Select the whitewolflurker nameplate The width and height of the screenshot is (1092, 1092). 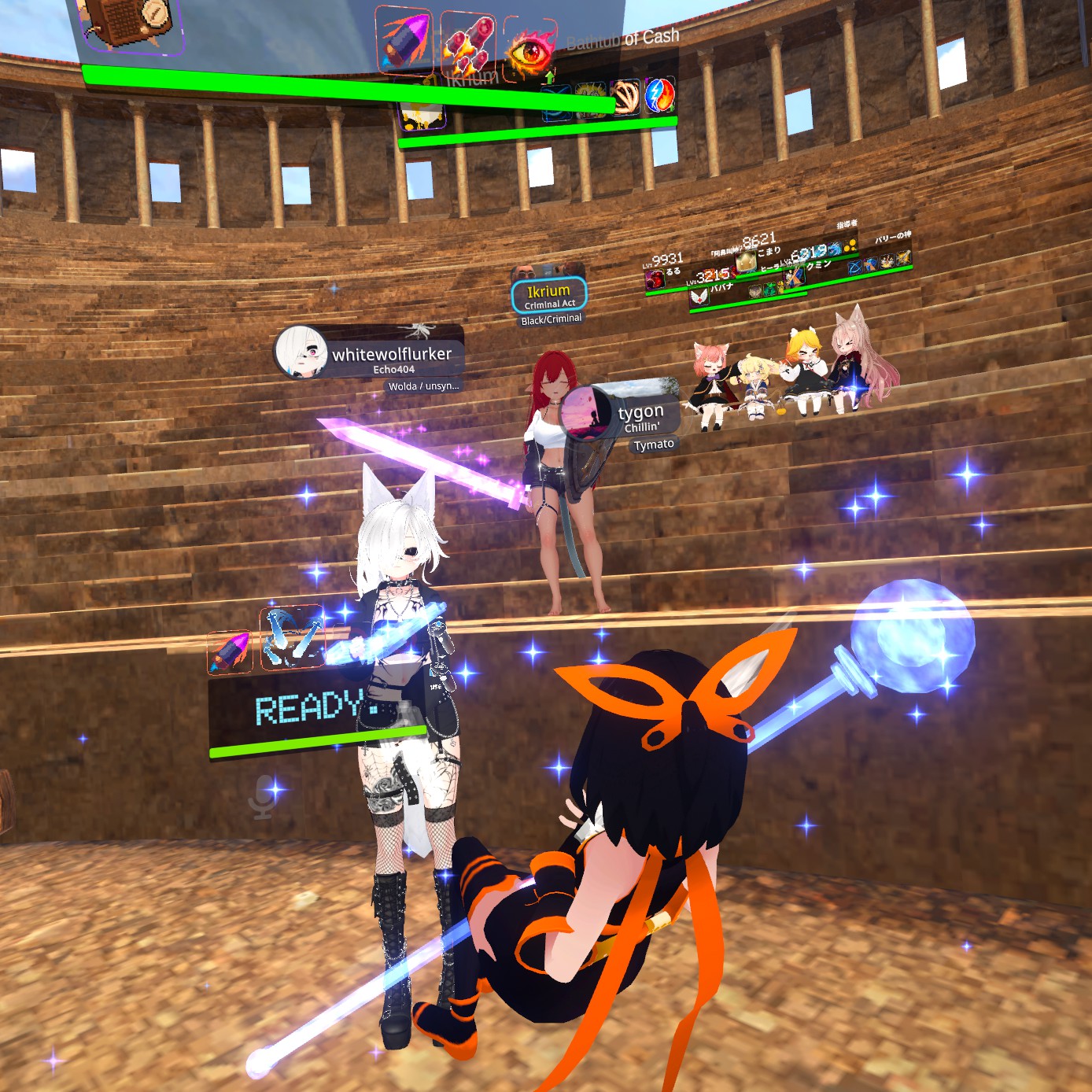point(370,354)
